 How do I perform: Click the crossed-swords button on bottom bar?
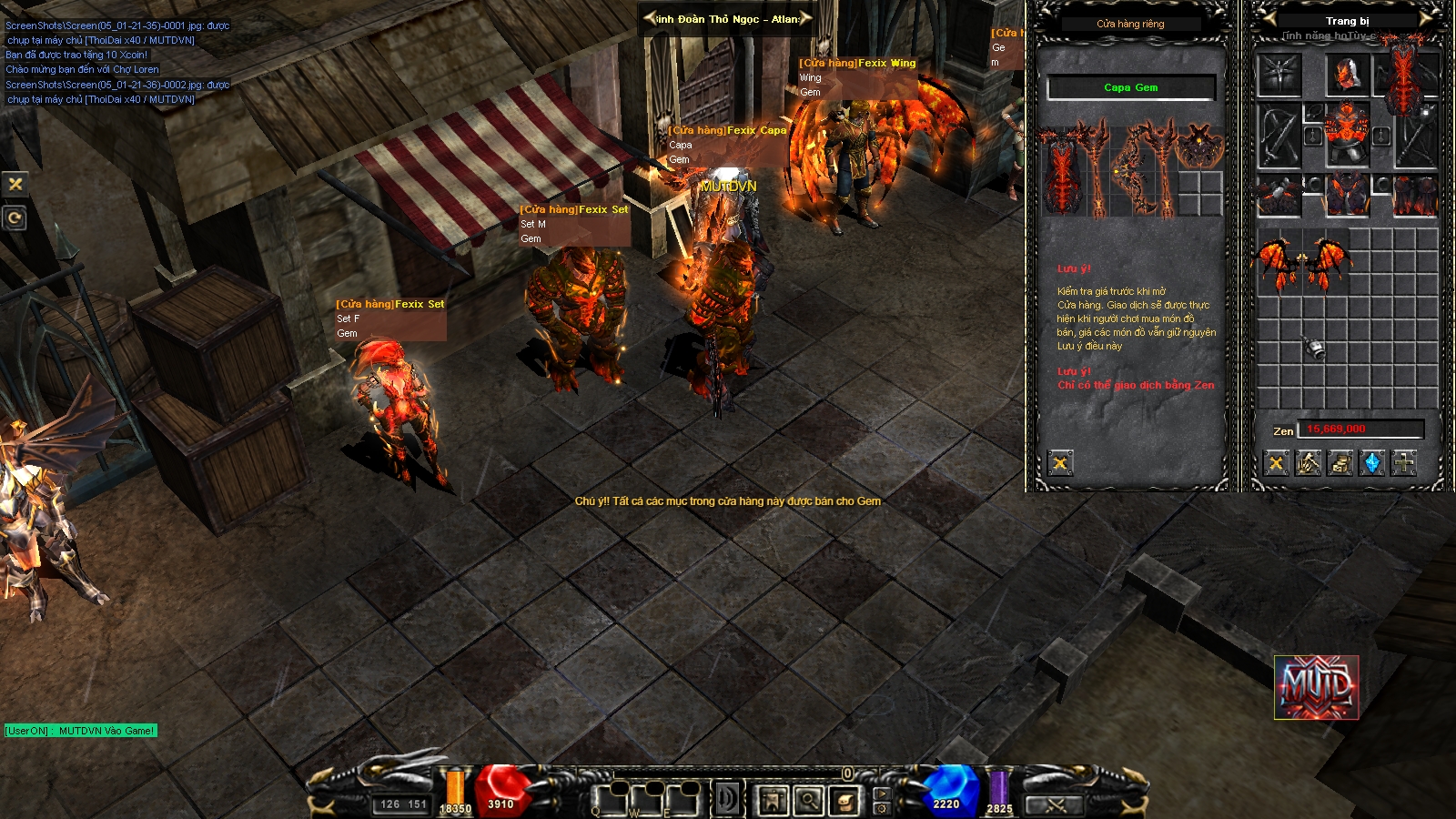point(1056,805)
